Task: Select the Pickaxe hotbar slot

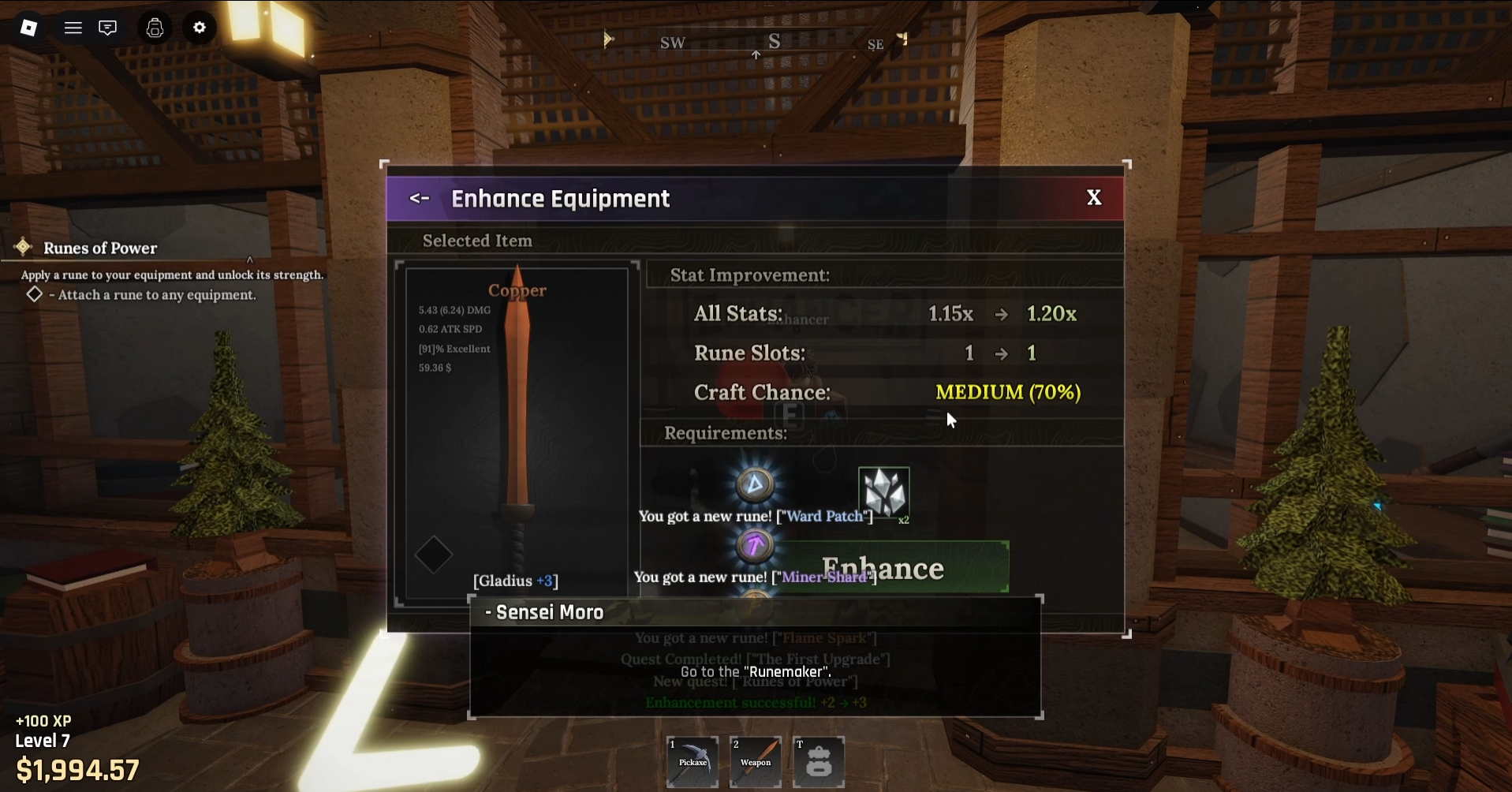Action: pos(693,761)
